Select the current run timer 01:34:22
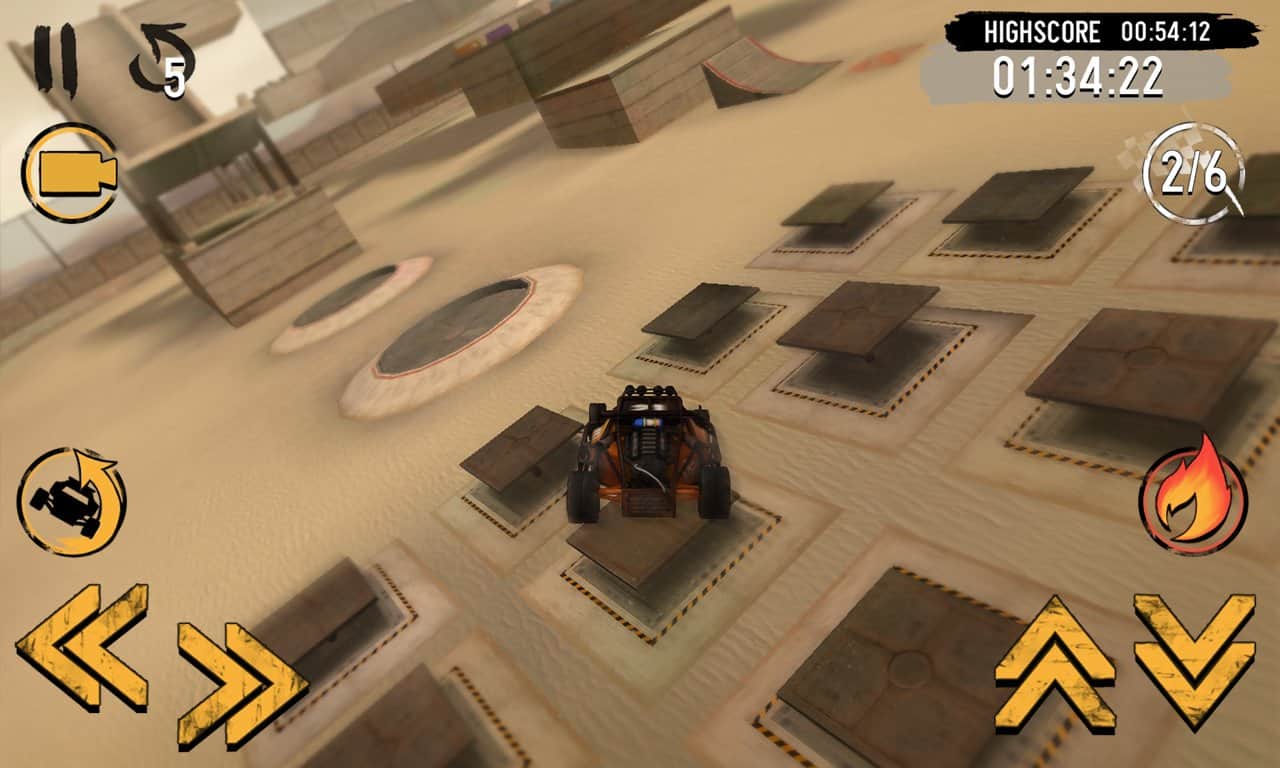 [1080, 73]
